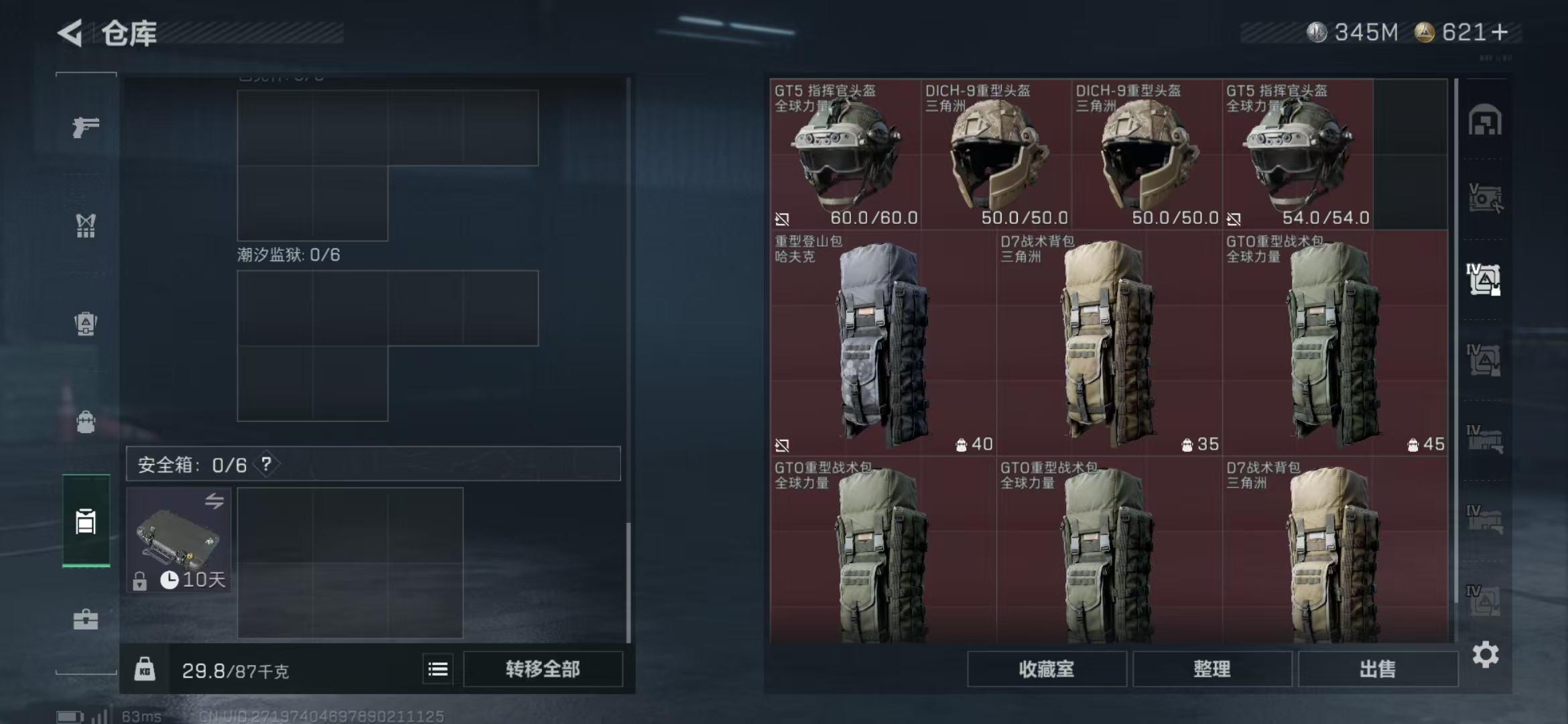Add currency with the plus beside 621
Viewport: 1568px width, 724px height.
tap(1501, 32)
